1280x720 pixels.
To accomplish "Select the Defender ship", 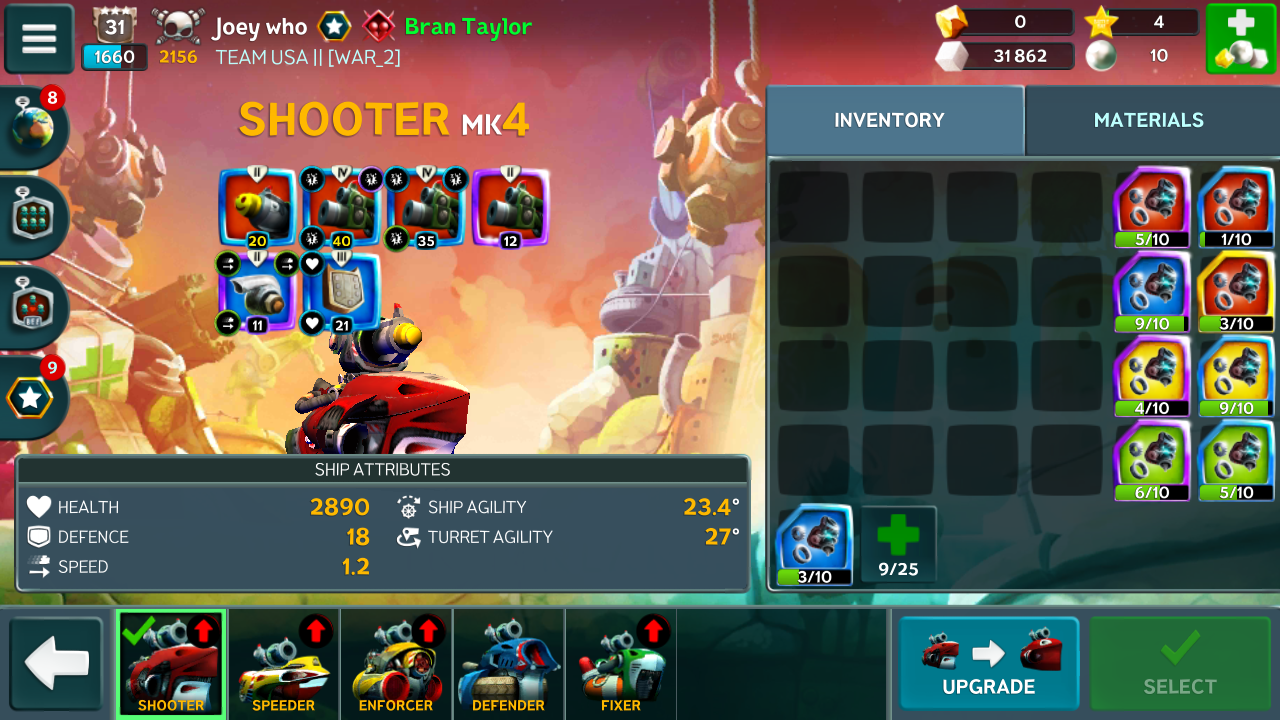I will tap(508, 664).
